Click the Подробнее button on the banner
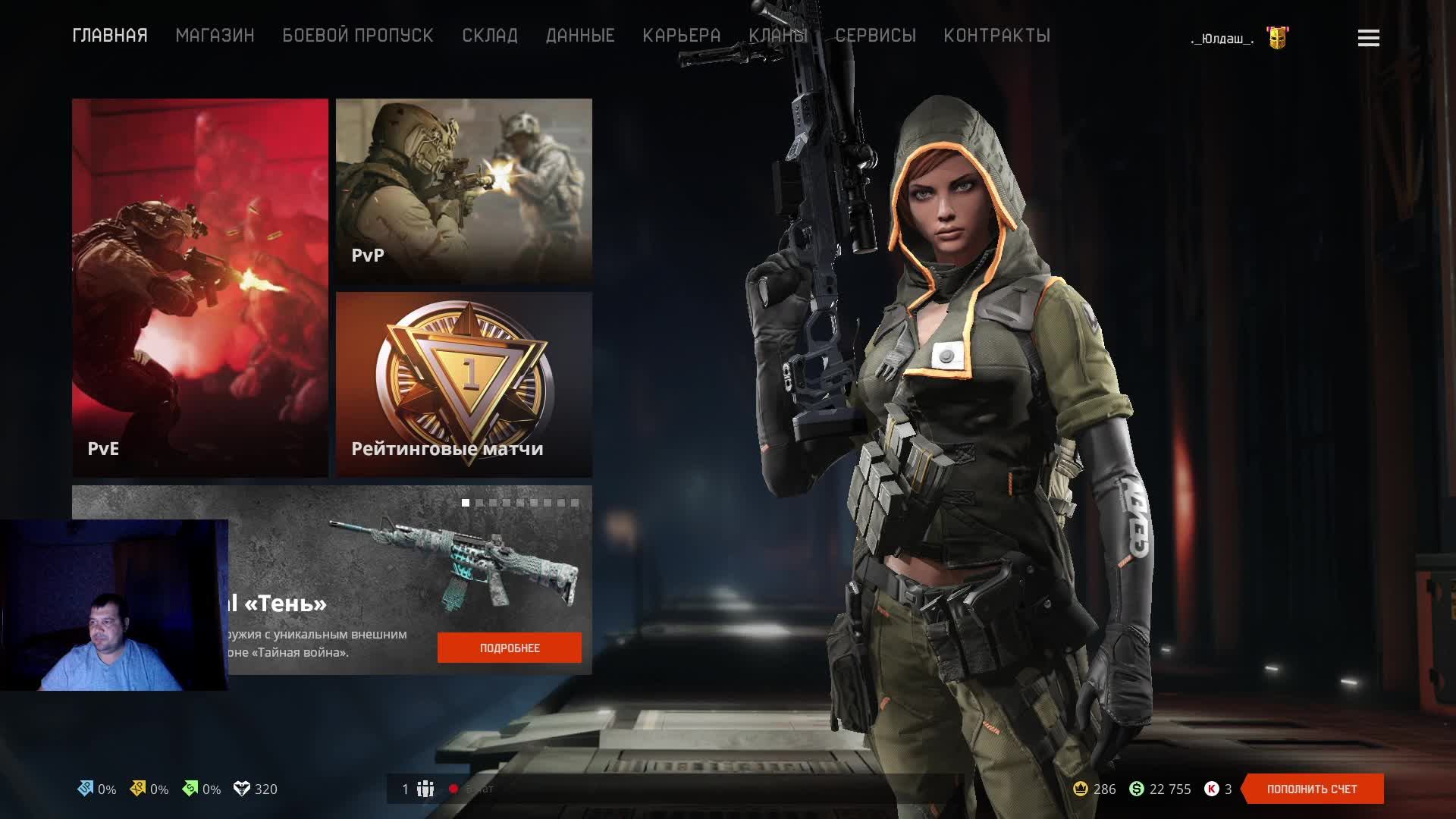 pyautogui.click(x=509, y=648)
